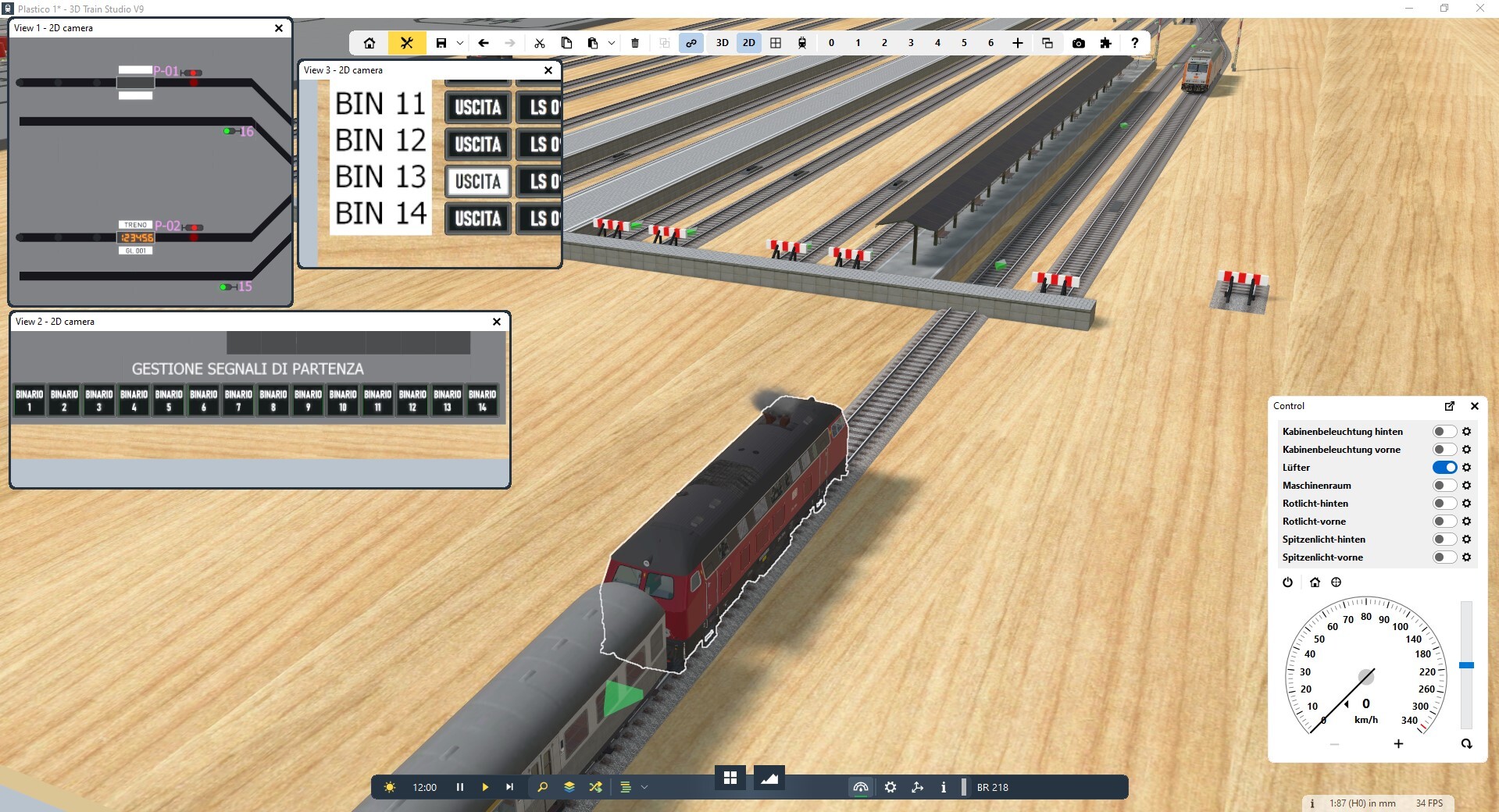Toggle the highlighted editor tools button
The image size is (1499, 812).
[406, 43]
